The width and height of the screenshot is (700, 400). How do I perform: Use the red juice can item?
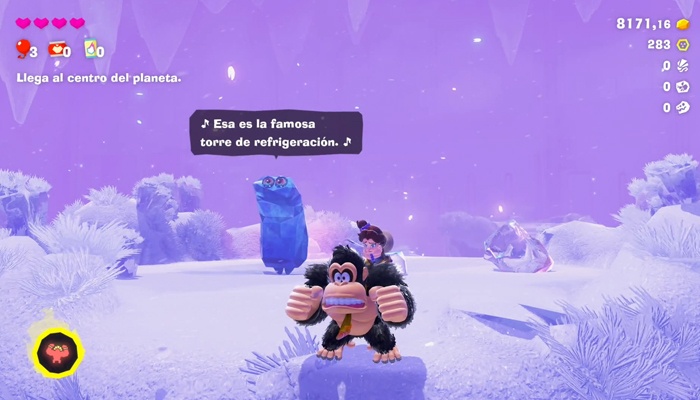[x=56, y=48]
